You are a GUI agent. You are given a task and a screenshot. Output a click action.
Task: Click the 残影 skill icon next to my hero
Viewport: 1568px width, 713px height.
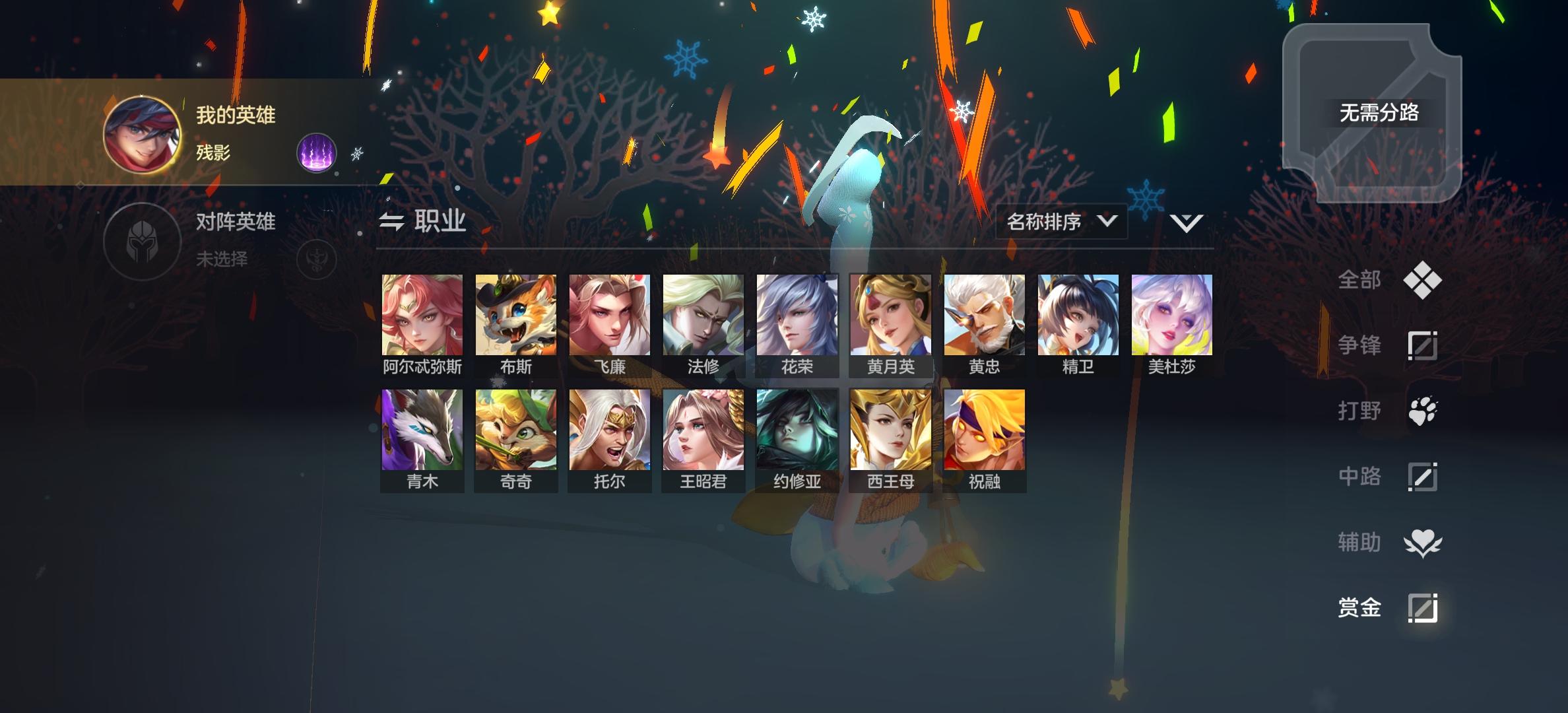click(315, 152)
